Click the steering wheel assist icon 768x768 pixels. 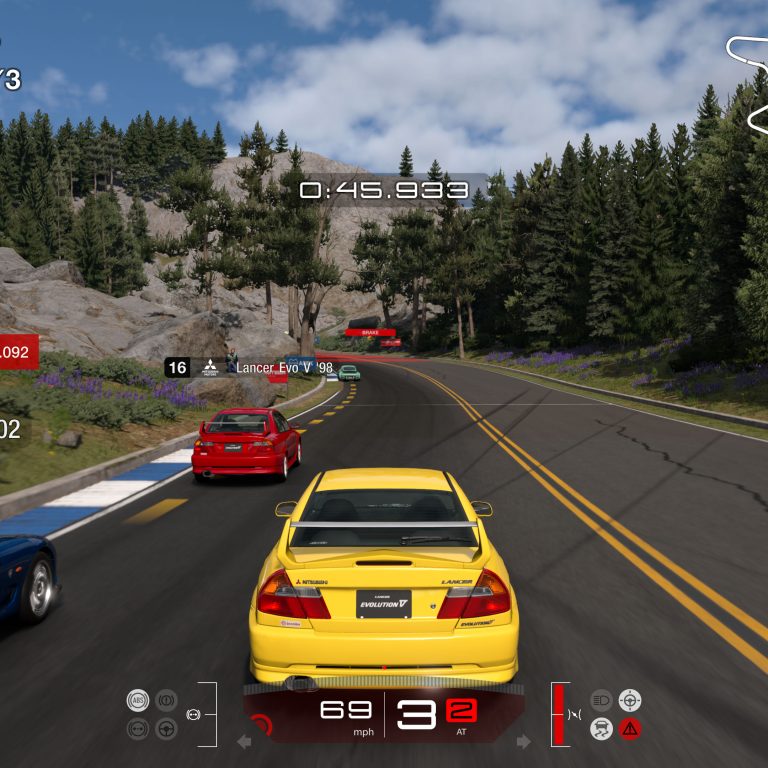pyautogui.click(x=167, y=729)
